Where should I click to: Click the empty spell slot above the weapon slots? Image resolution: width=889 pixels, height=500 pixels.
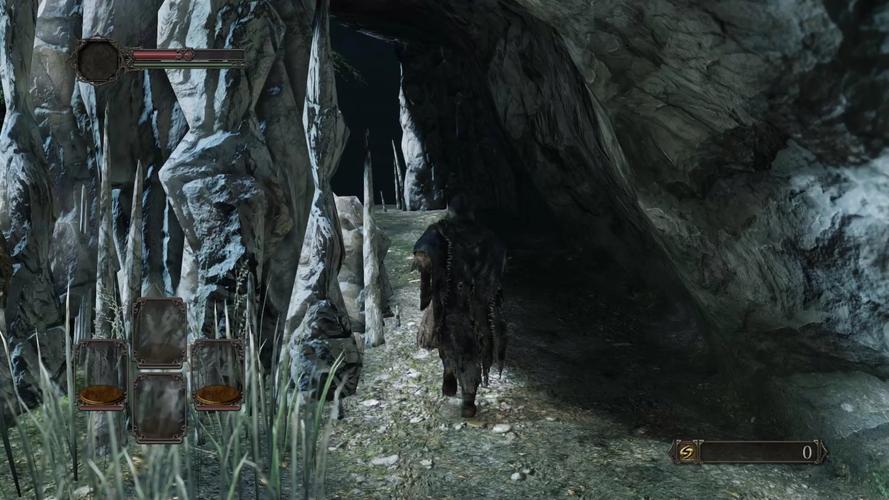[x=159, y=331]
